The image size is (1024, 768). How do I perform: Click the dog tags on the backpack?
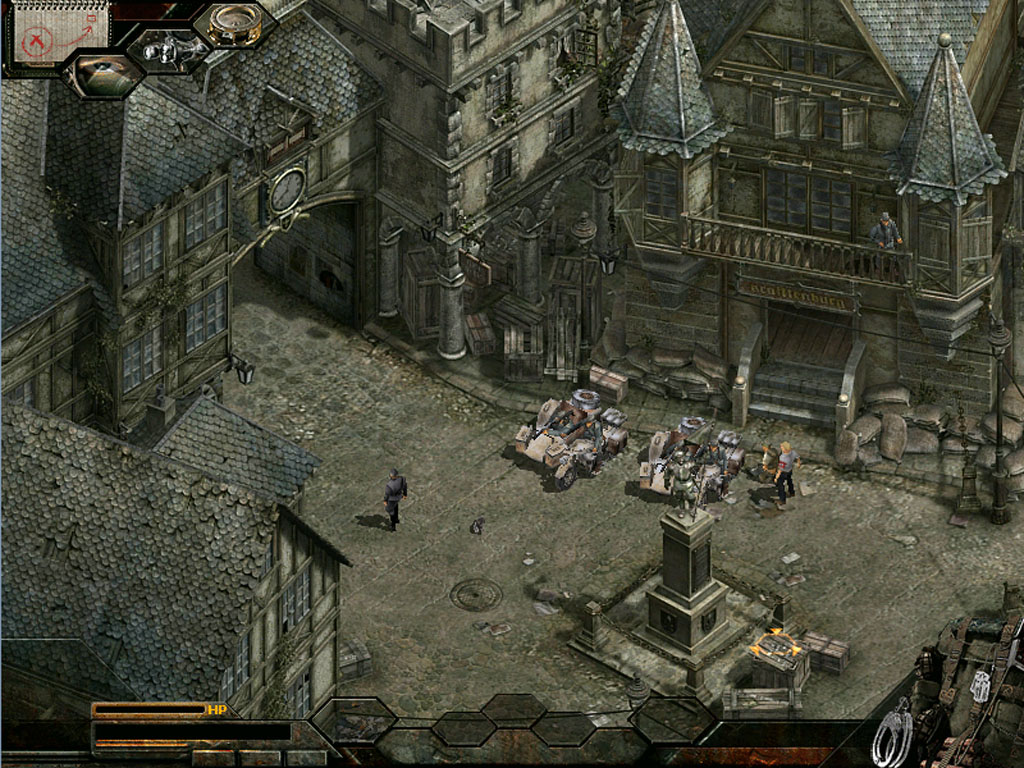pos(980,685)
